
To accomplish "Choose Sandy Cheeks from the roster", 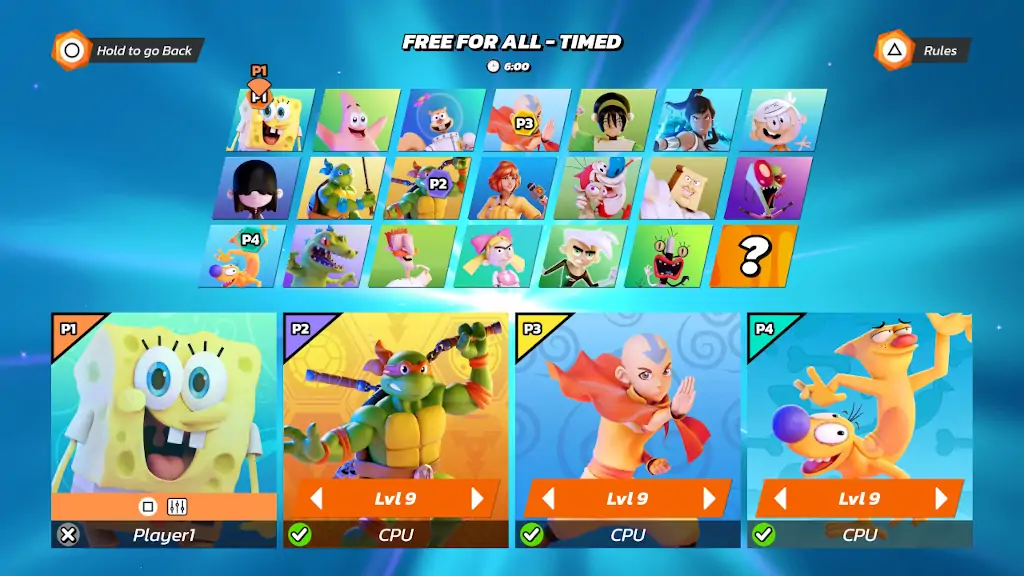I will pyautogui.click(x=441, y=120).
